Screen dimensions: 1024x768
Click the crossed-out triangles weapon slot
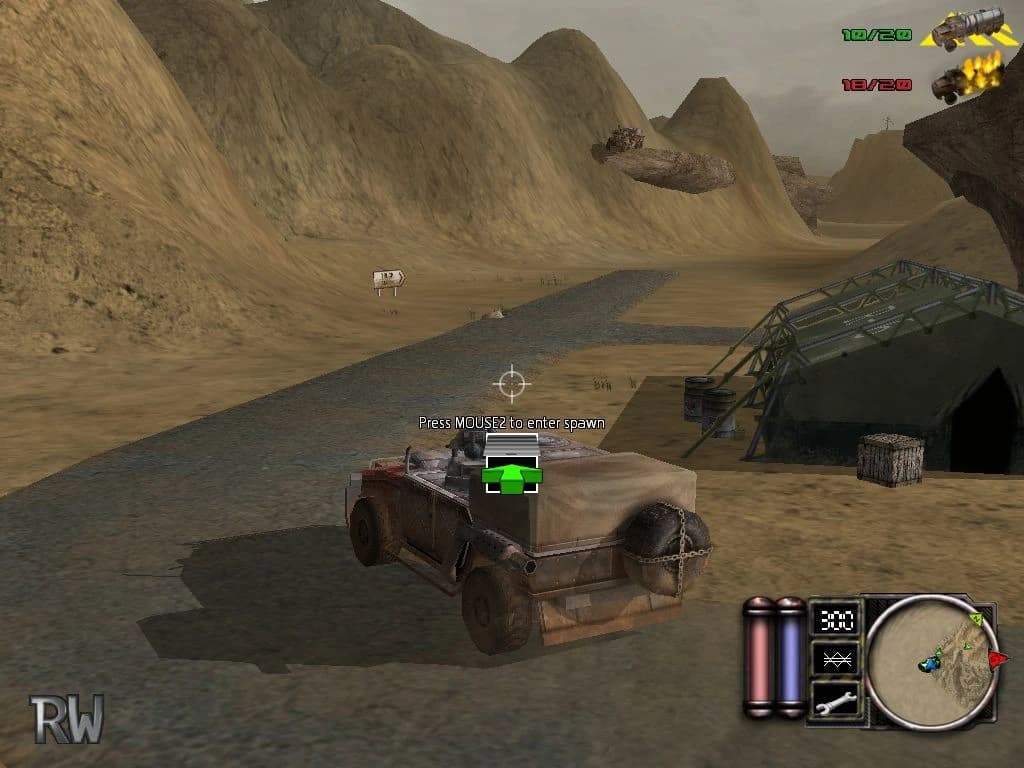pyautogui.click(x=833, y=658)
